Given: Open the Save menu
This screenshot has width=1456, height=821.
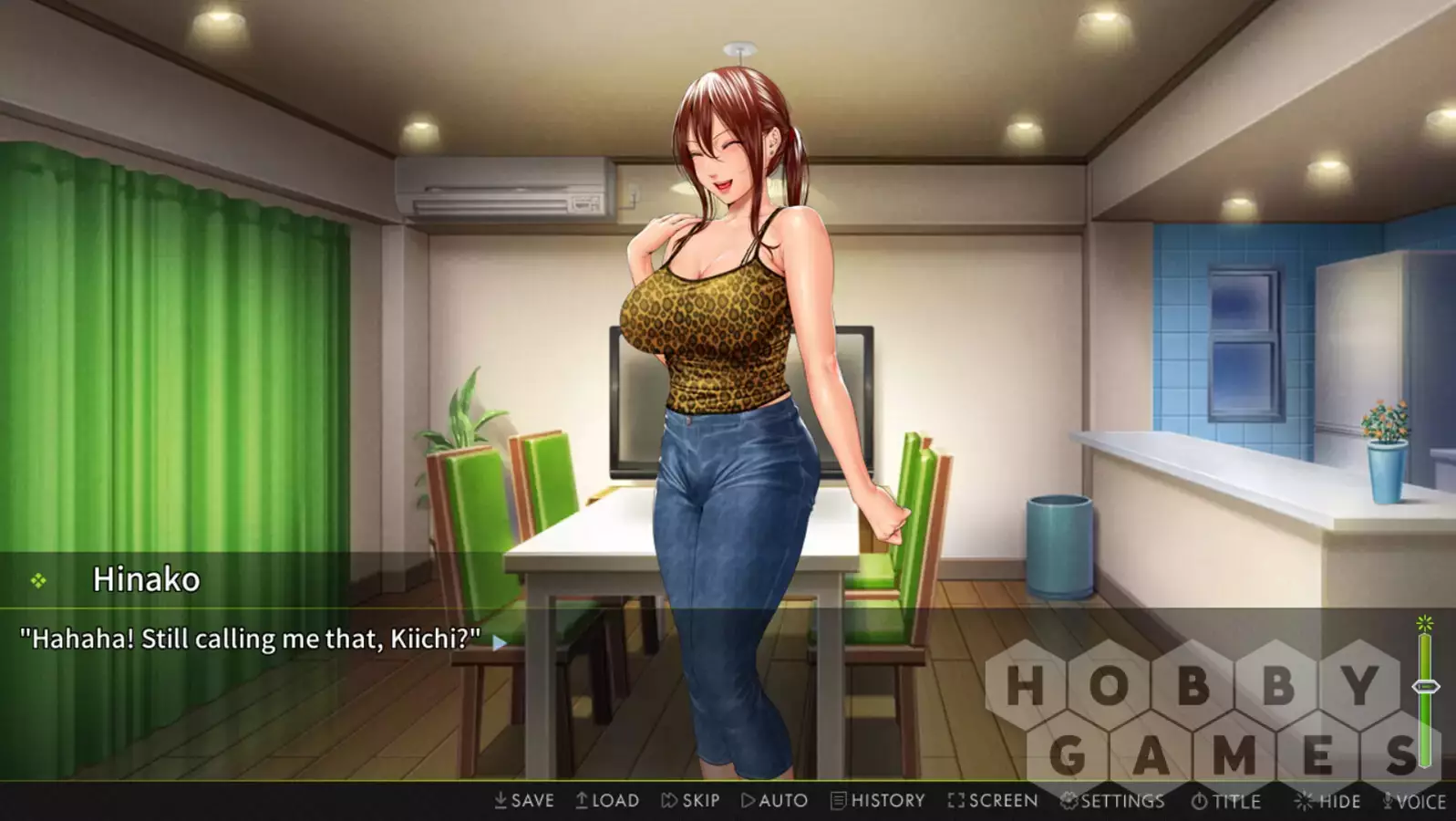Looking at the screenshot, I should [524, 801].
